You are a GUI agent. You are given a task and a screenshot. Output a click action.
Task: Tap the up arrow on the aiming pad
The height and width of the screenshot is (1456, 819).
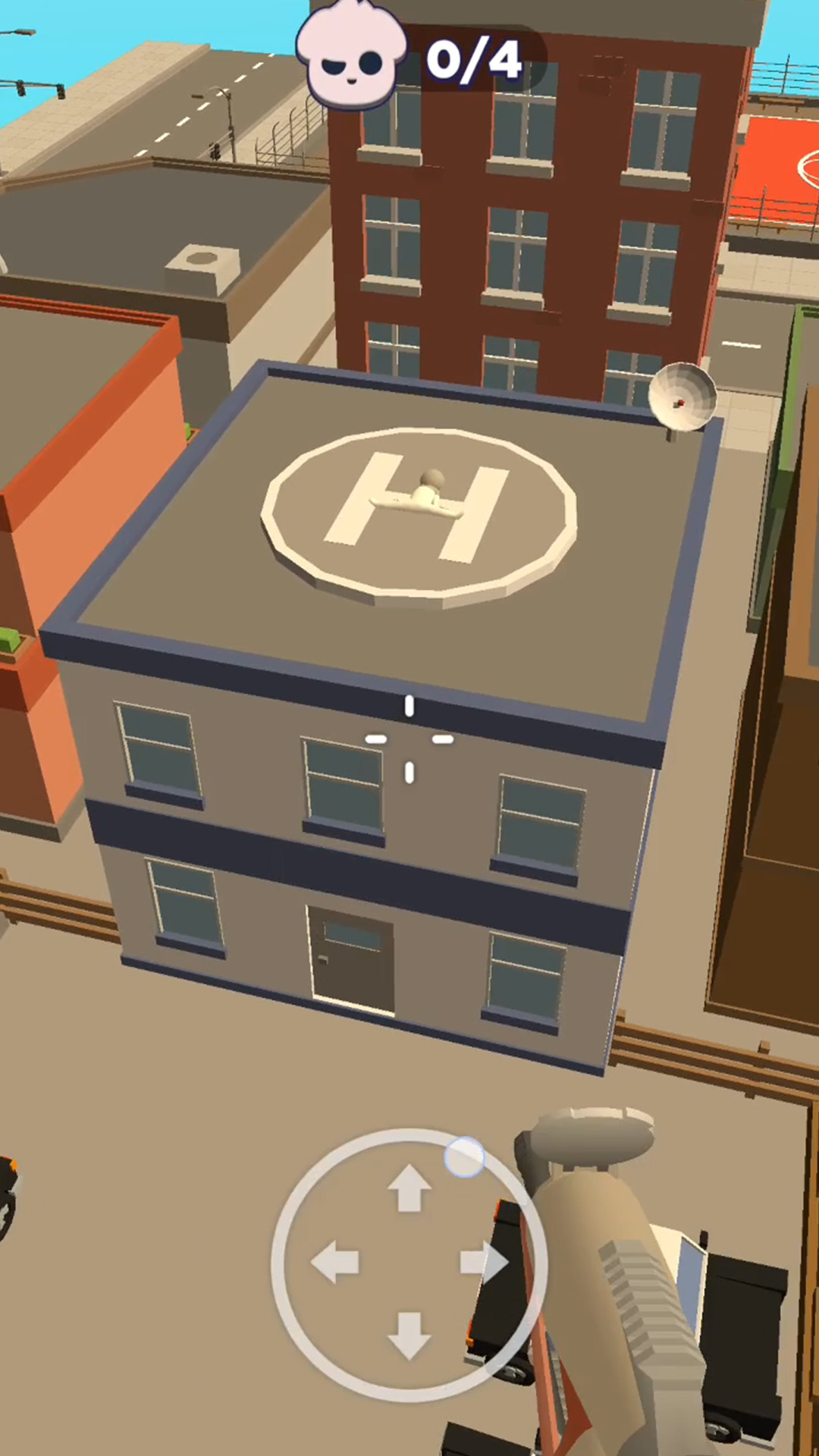(x=409, y=1188)
